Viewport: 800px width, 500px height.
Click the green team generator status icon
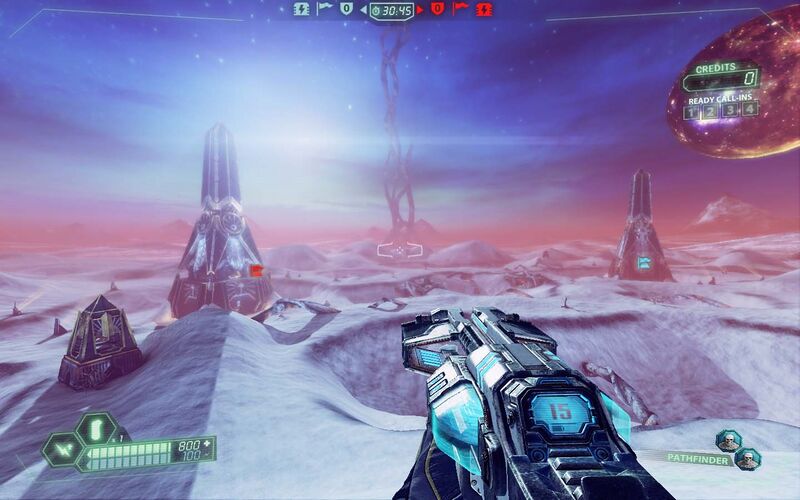[x=301, y=9]
